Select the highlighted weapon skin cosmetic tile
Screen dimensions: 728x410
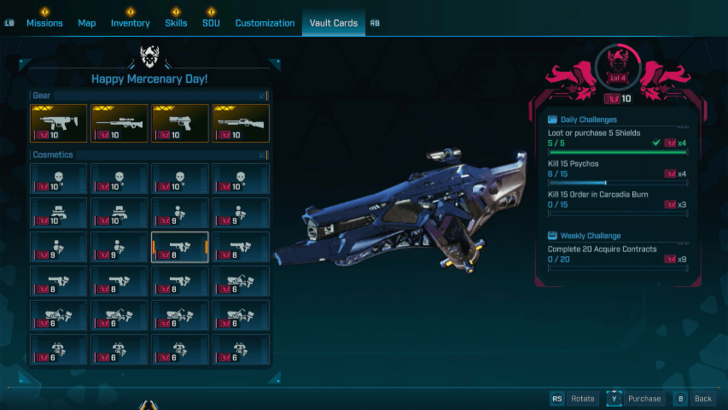(180, 247)
